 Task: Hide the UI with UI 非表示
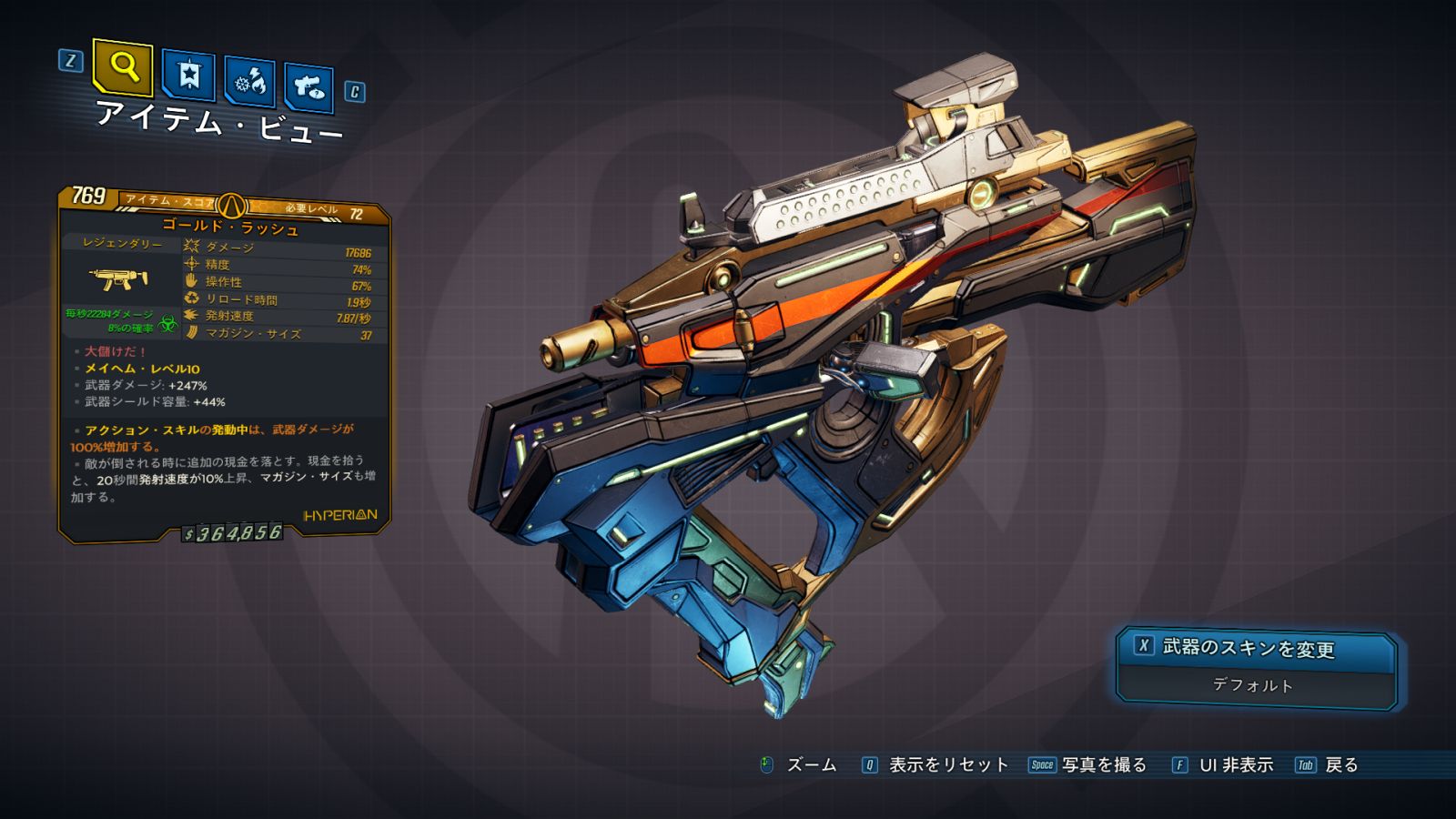pos(1223,765)
